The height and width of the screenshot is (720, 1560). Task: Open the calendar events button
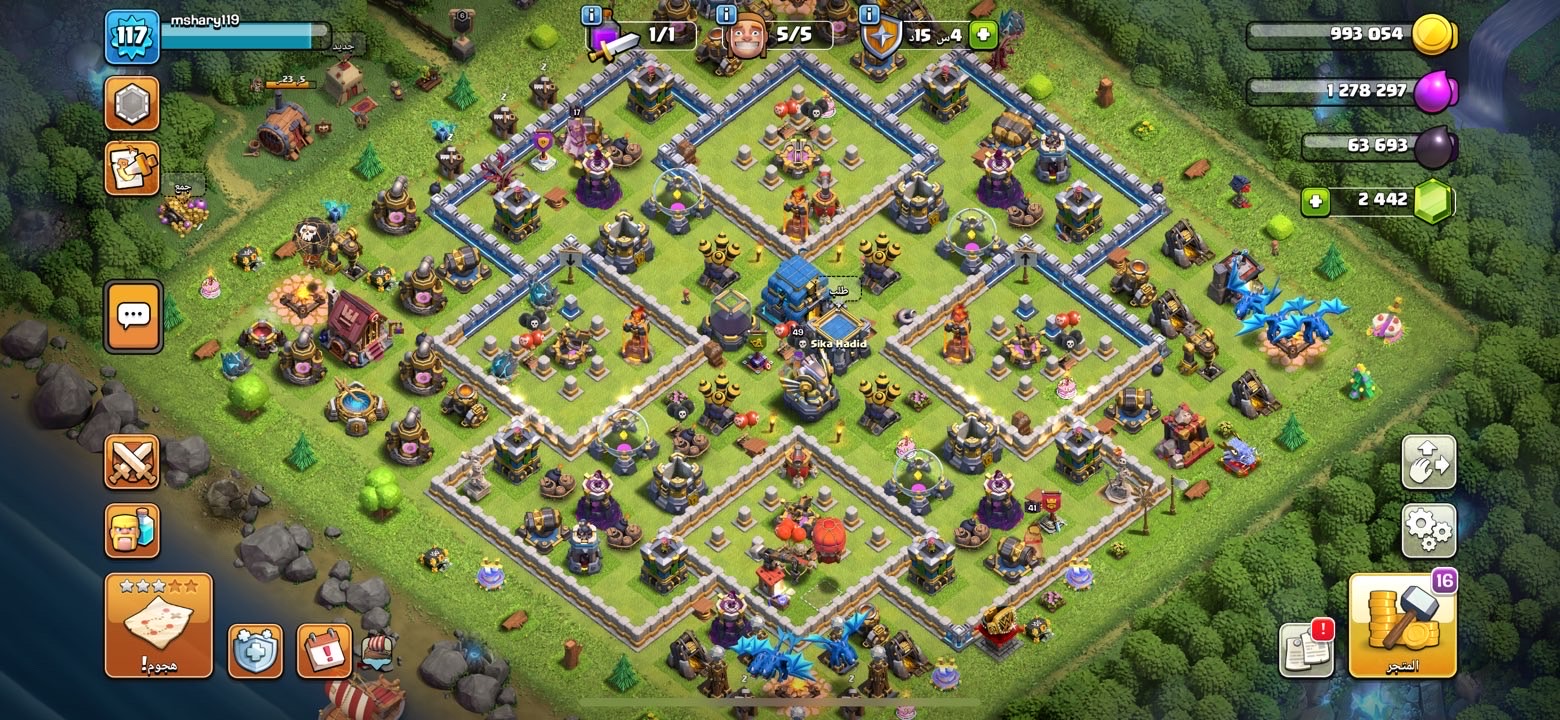tap(324, 651)
